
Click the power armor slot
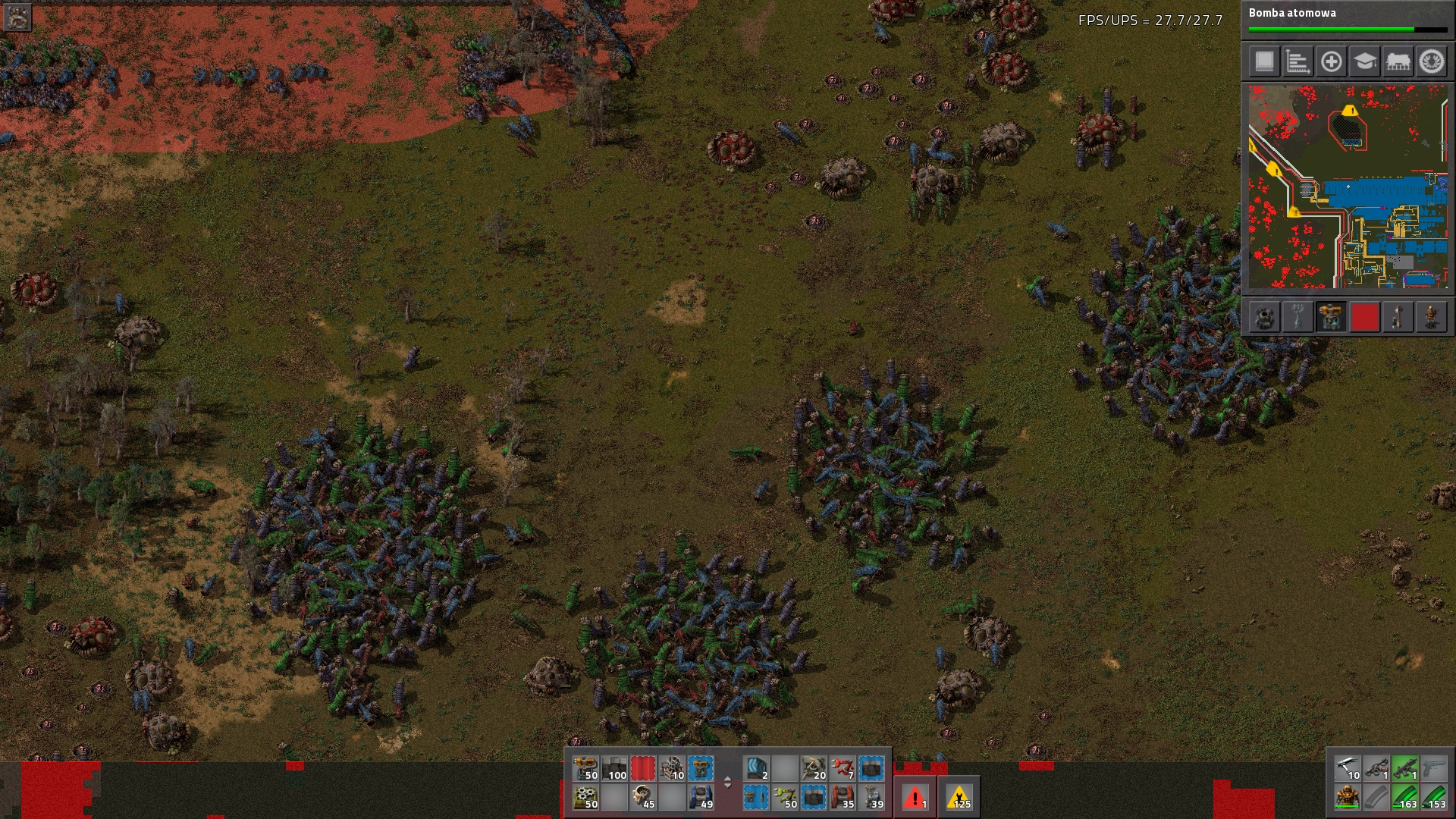1348,797
